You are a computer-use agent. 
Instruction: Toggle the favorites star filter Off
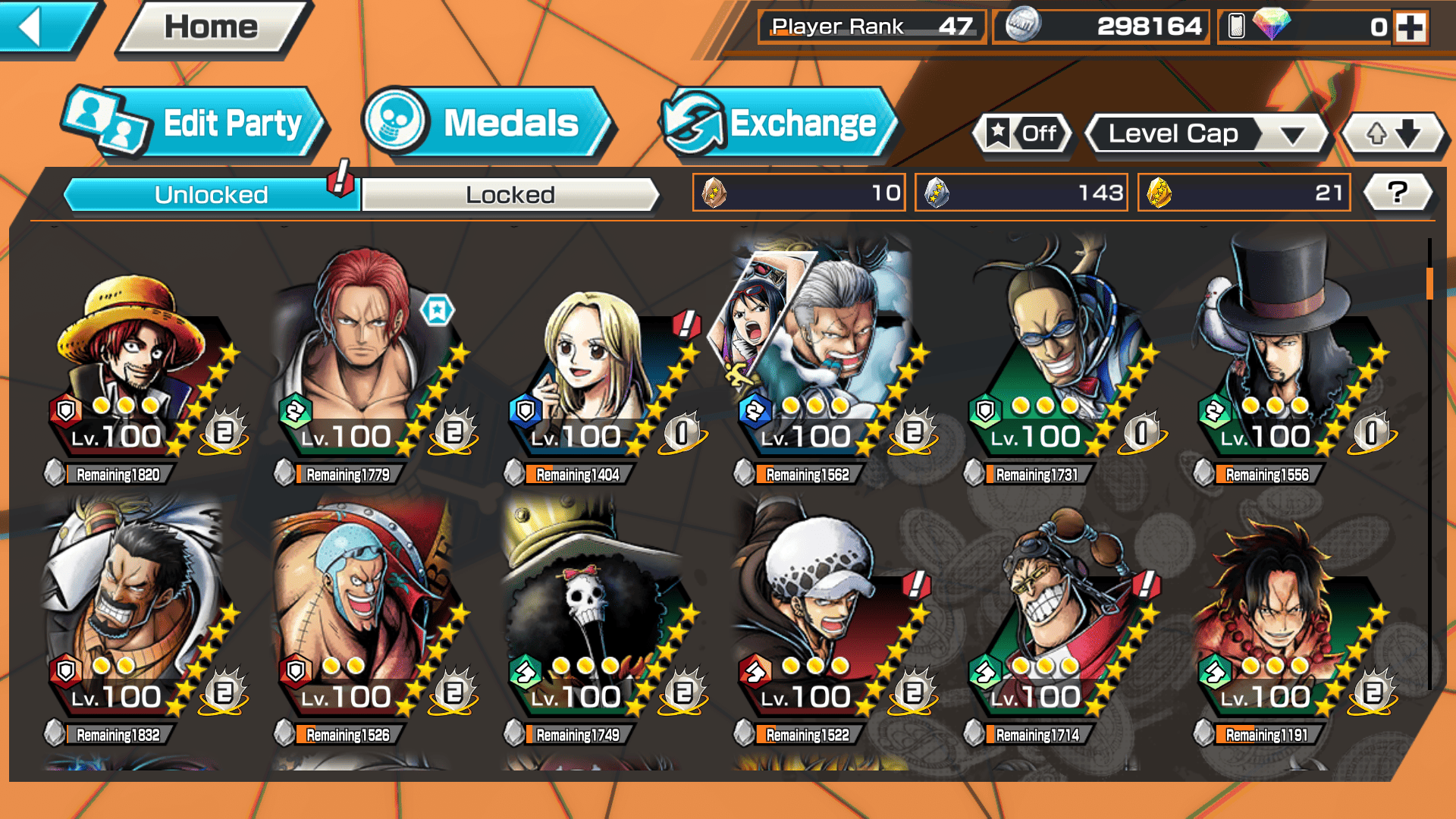coord(1022,134)
